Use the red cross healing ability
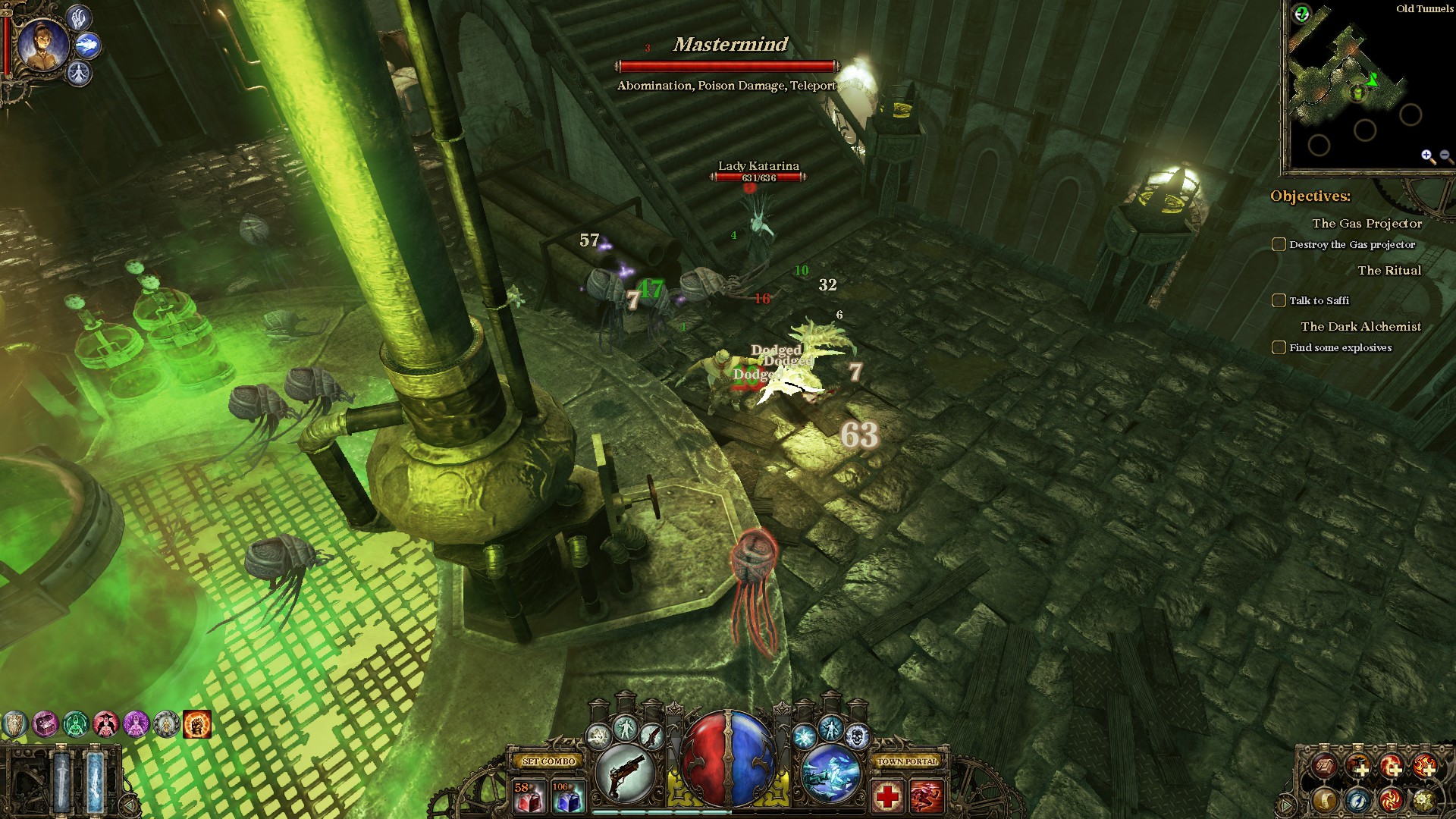Viewport: 1456px width, 819px height. pos(887,797)
